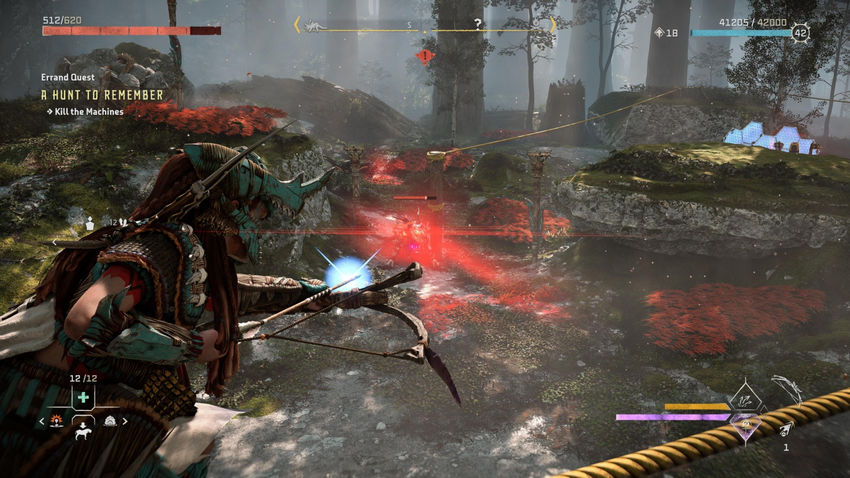Select the green cross medicine pouch slot
Image resolution: width=850 pixels, height=478 pixels.
point(82,398)
